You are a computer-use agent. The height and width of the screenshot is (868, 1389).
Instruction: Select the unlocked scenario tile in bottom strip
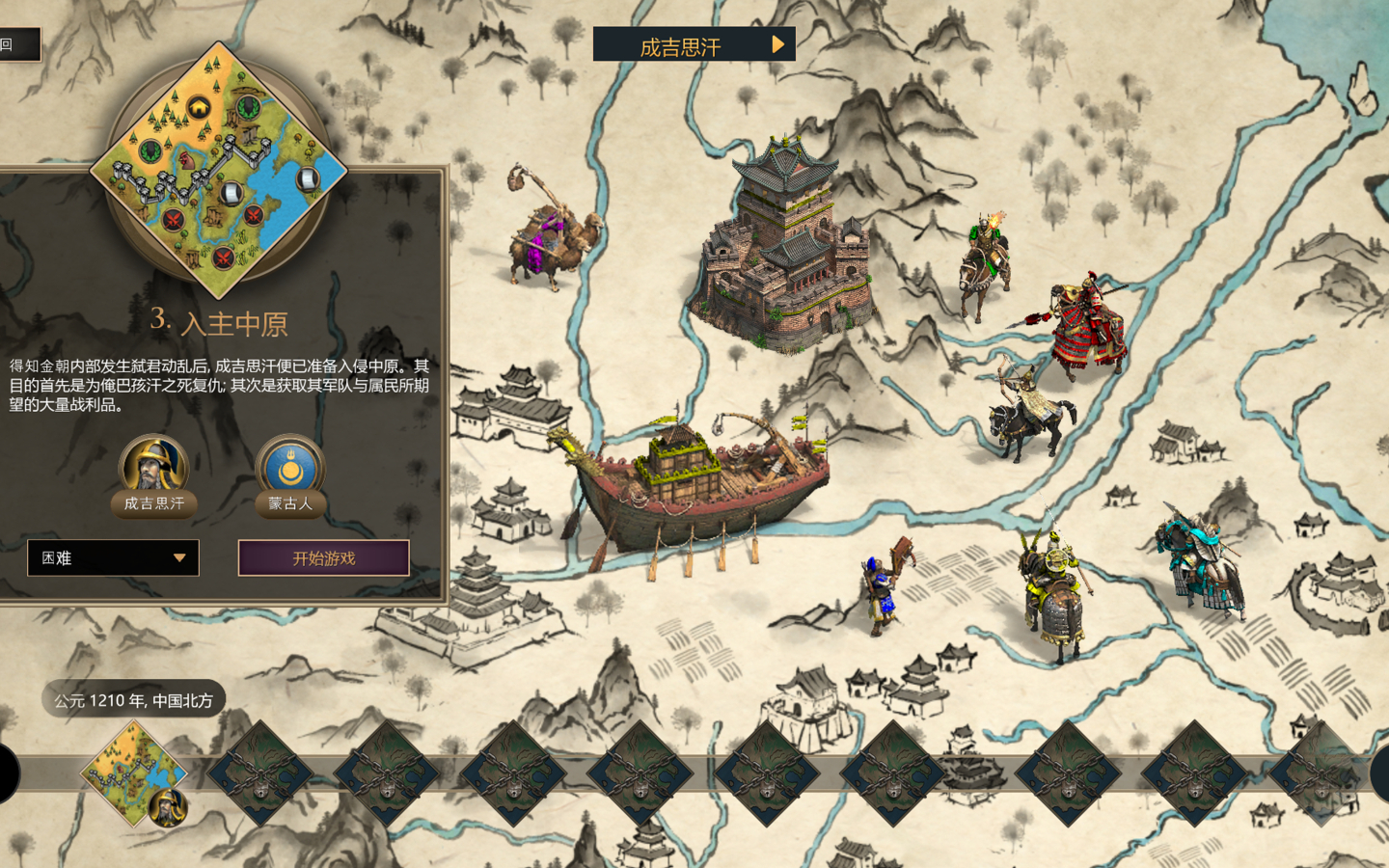pyautogui.click(x=134, y=773)
